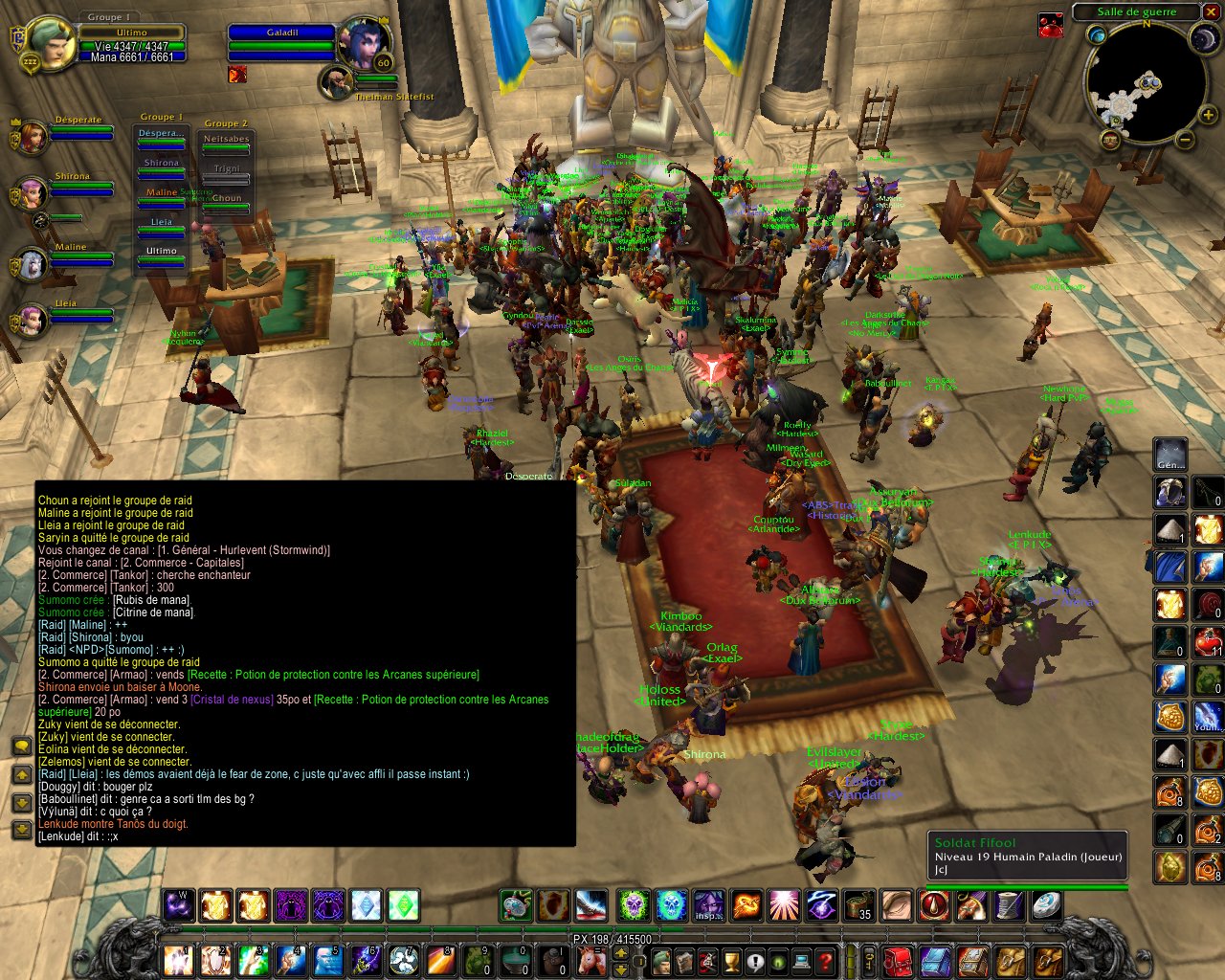Activate the action bar slot numbered 1
Image resolution: width=1225 pixels, height=980 pixels.
pyautogui.click(x=177, y=960)
